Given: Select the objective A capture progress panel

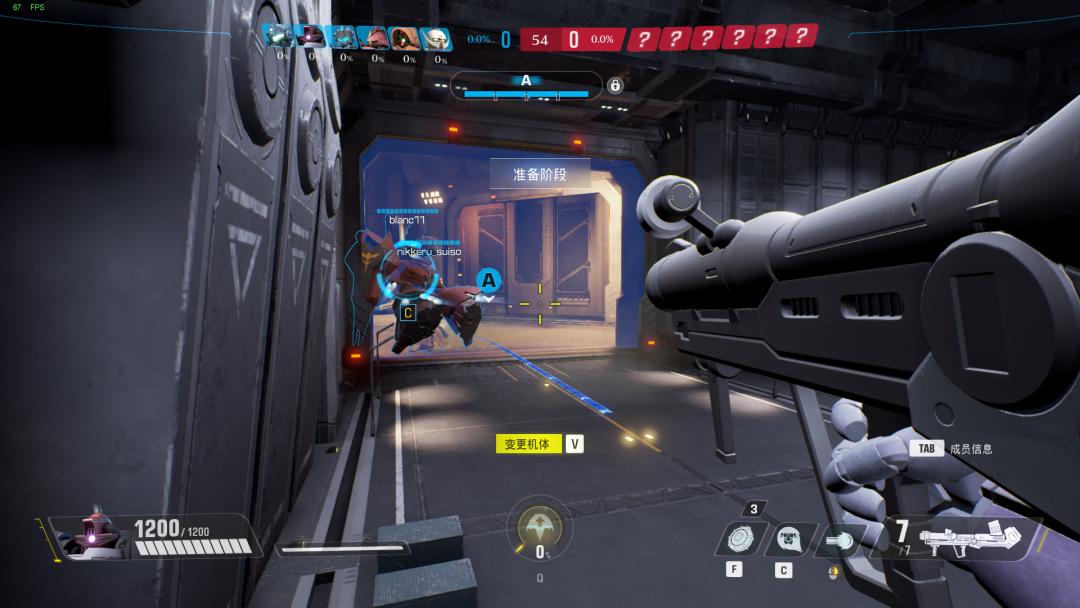Looking at the screenshot, I should pyautogui.click(x=526, y=86).
